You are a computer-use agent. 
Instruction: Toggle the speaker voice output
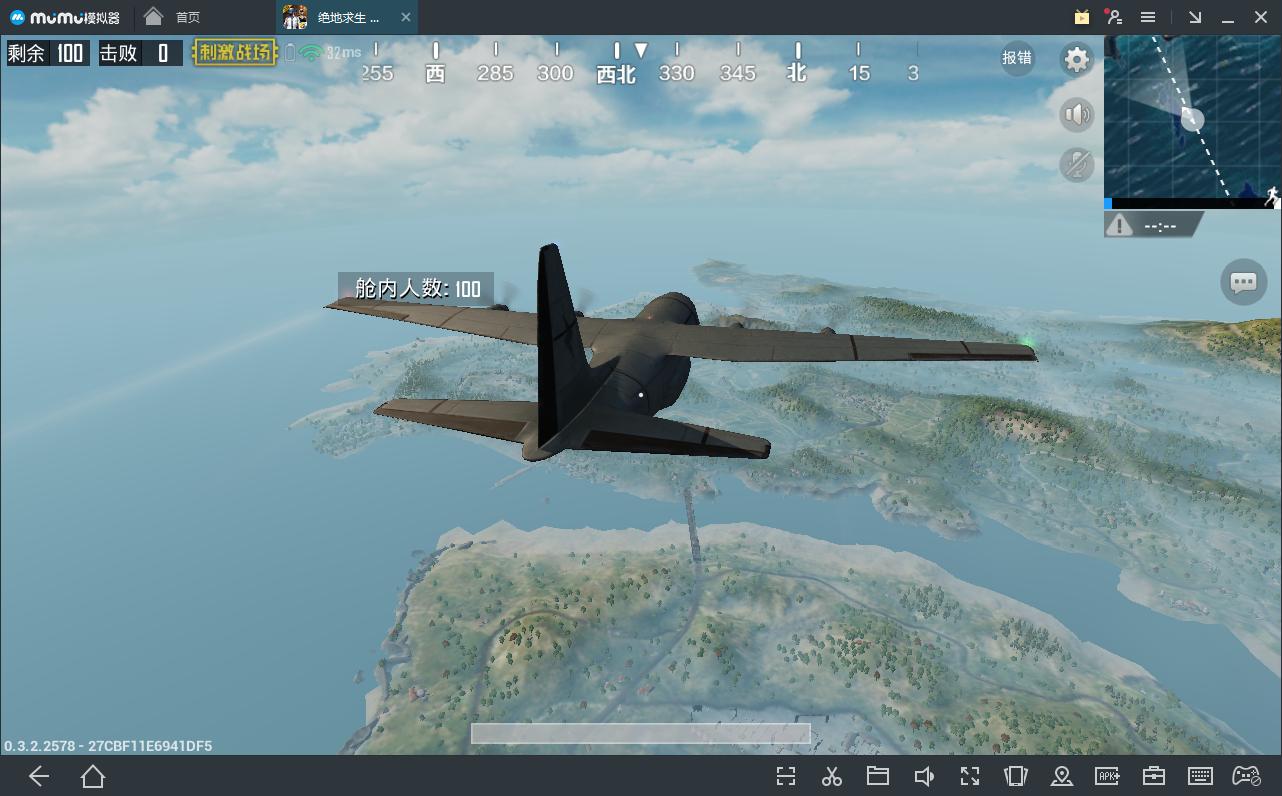pos(1076,115)
